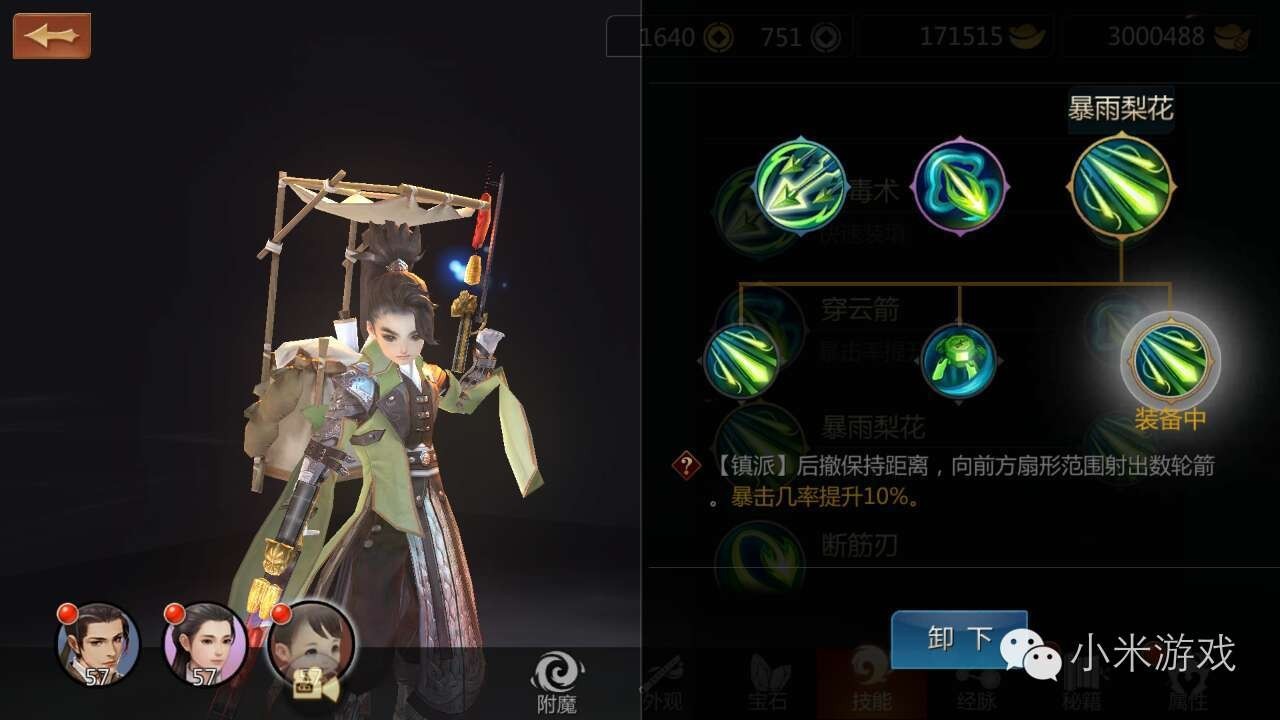Click the 附魔 enchant icon
Screen dimensions: 1280x720
[x=560, y=672]
